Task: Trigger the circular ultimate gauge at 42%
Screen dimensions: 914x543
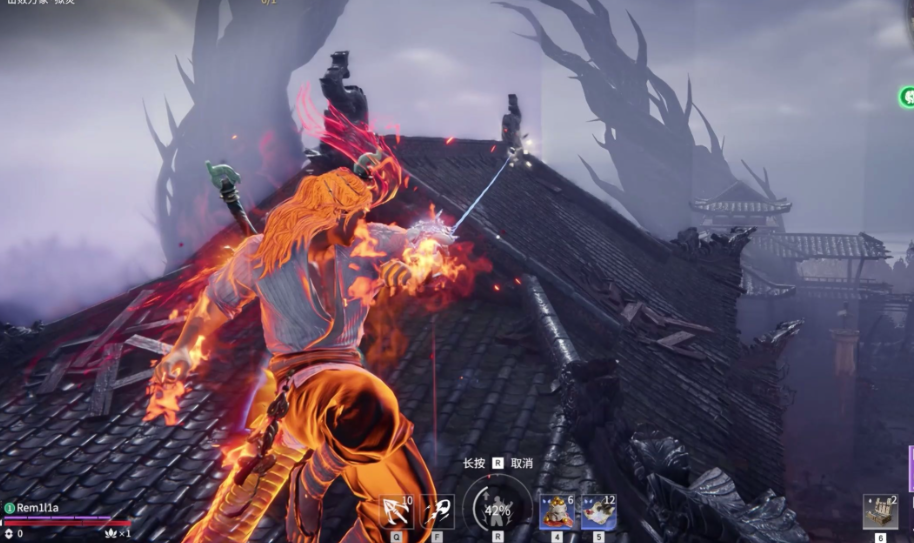Action: [497, 508]
